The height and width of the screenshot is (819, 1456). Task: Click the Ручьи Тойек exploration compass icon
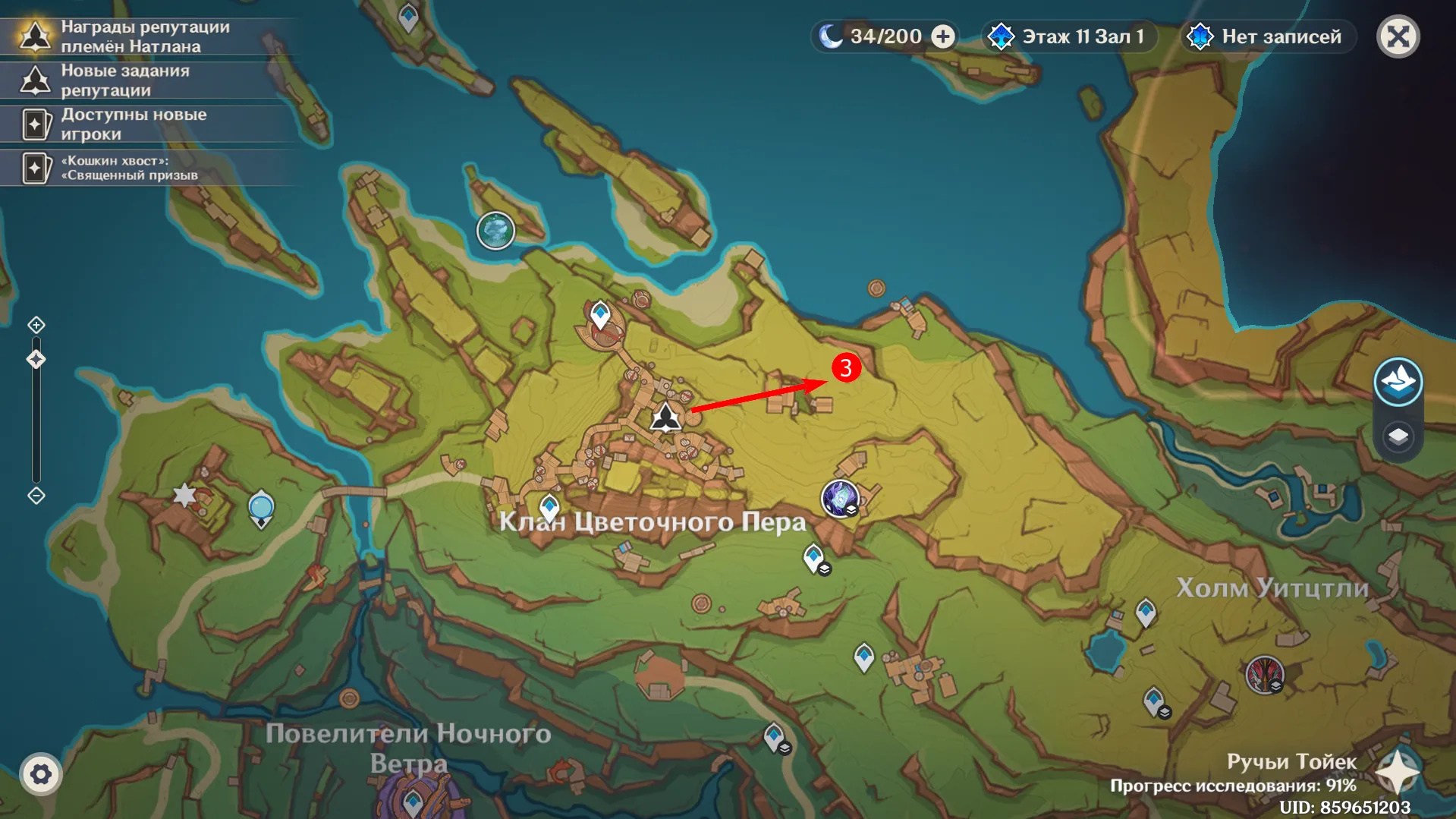[1398, 773]
